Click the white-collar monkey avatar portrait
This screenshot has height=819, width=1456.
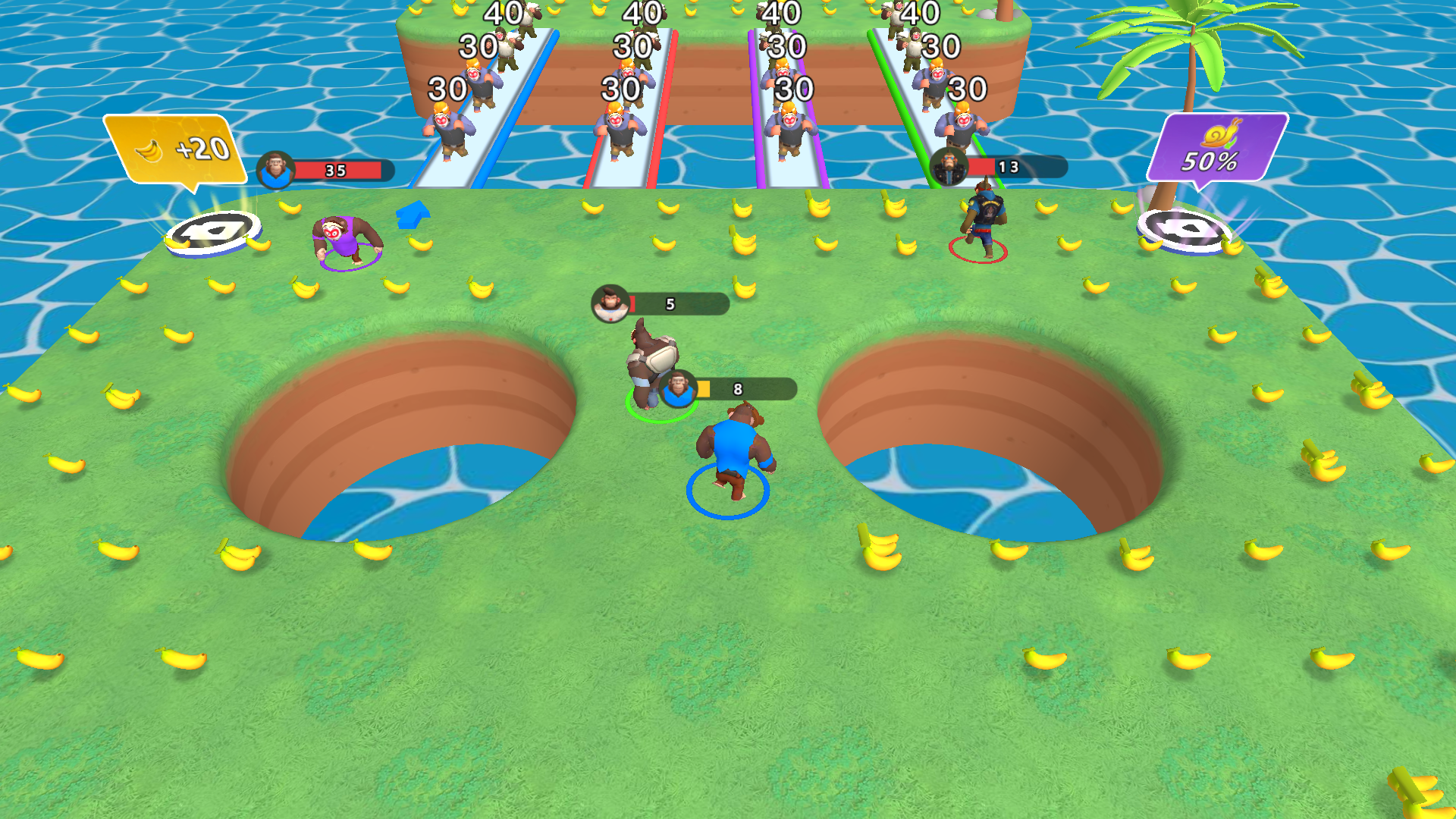608,303
